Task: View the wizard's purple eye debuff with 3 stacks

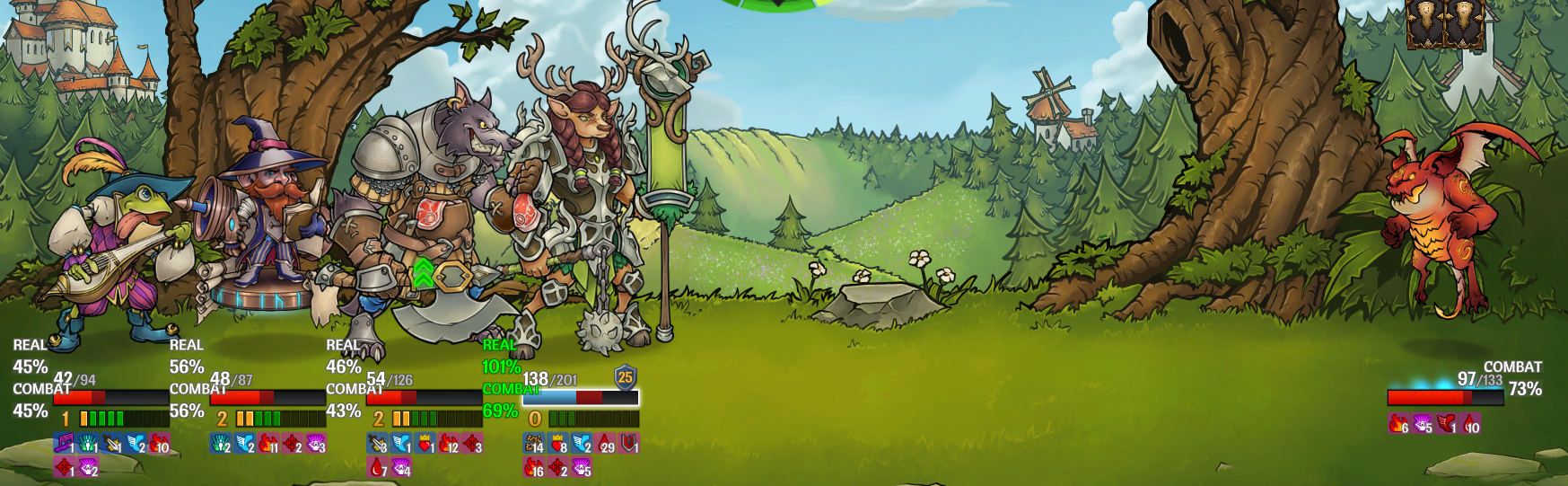Action: tap(316, 443)
